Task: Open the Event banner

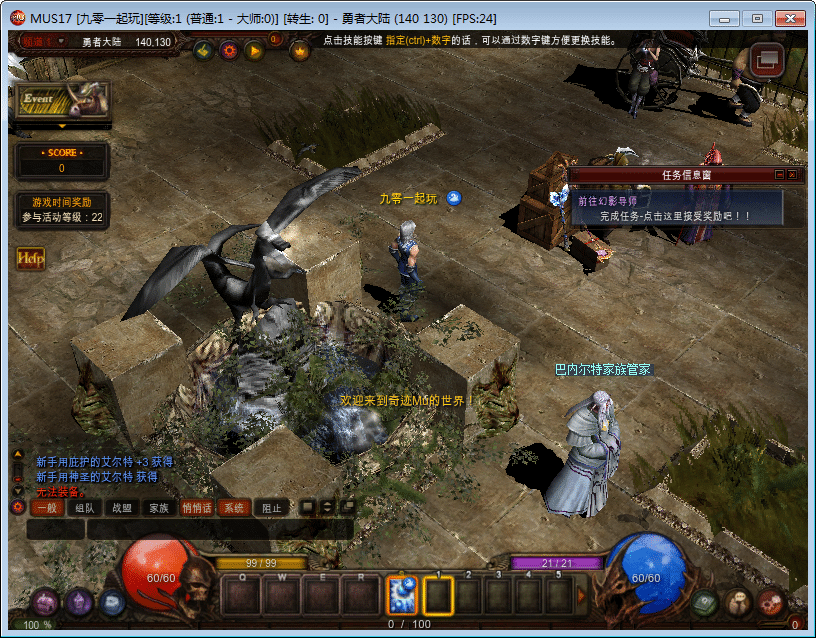Action: pos(61,101)
